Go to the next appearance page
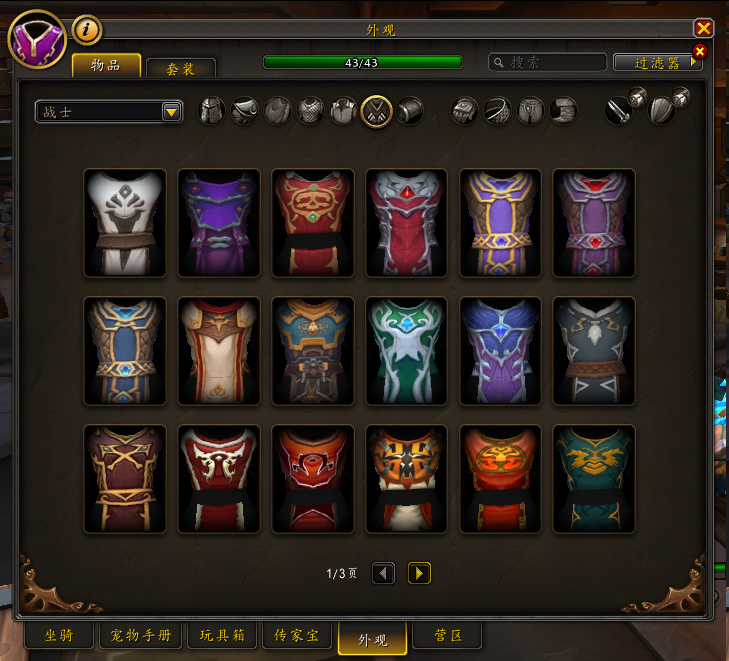 [420, 573]
